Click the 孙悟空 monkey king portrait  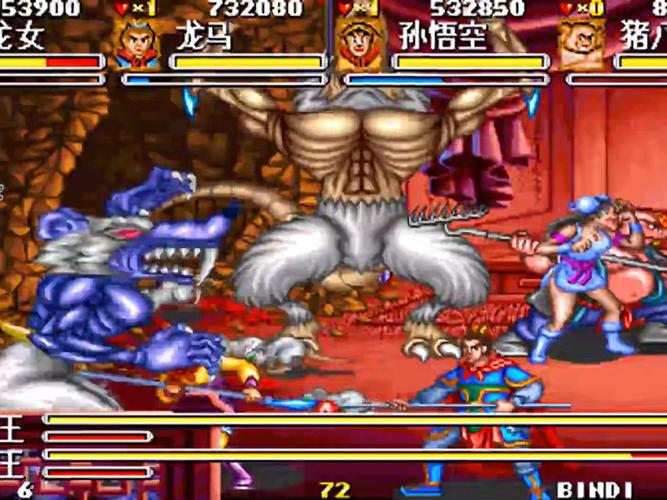[x=356, y=44]
